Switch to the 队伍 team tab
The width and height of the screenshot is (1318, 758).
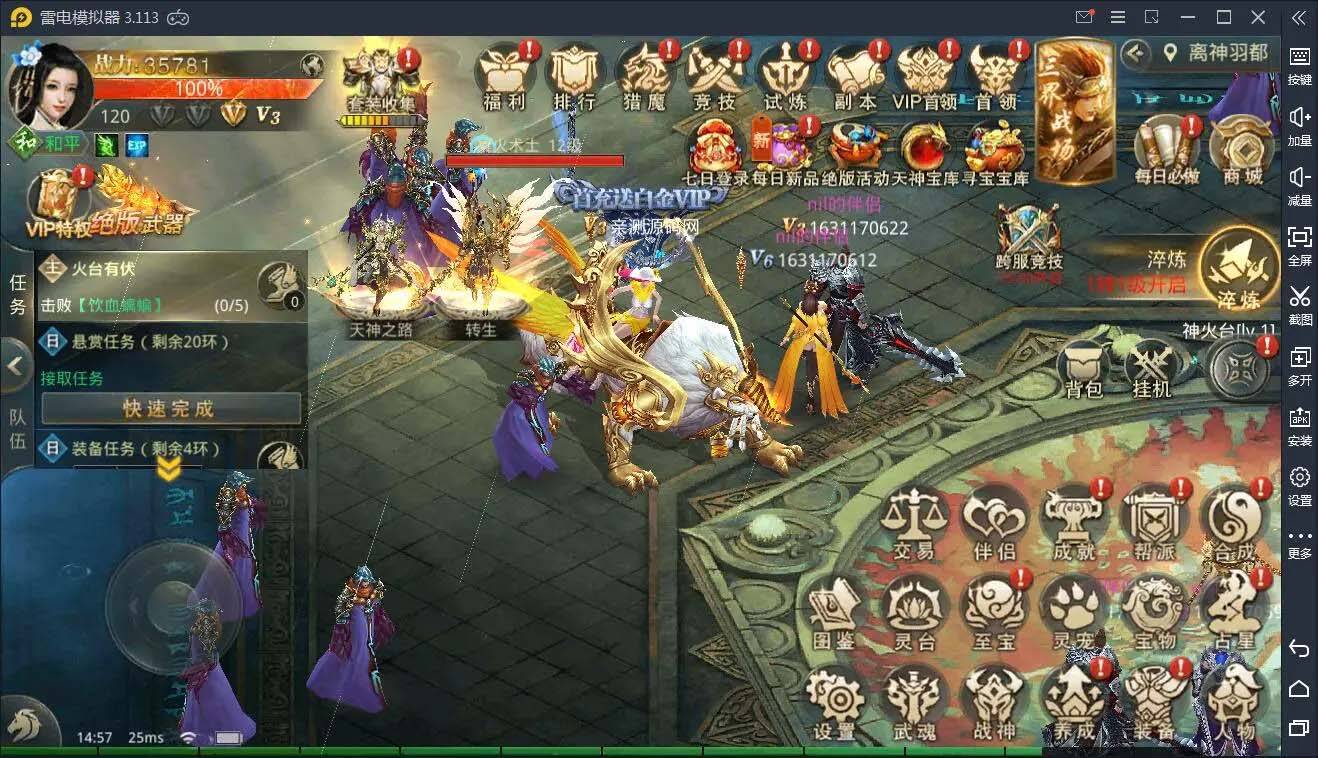pyautogui.click(x=17, y=430)
